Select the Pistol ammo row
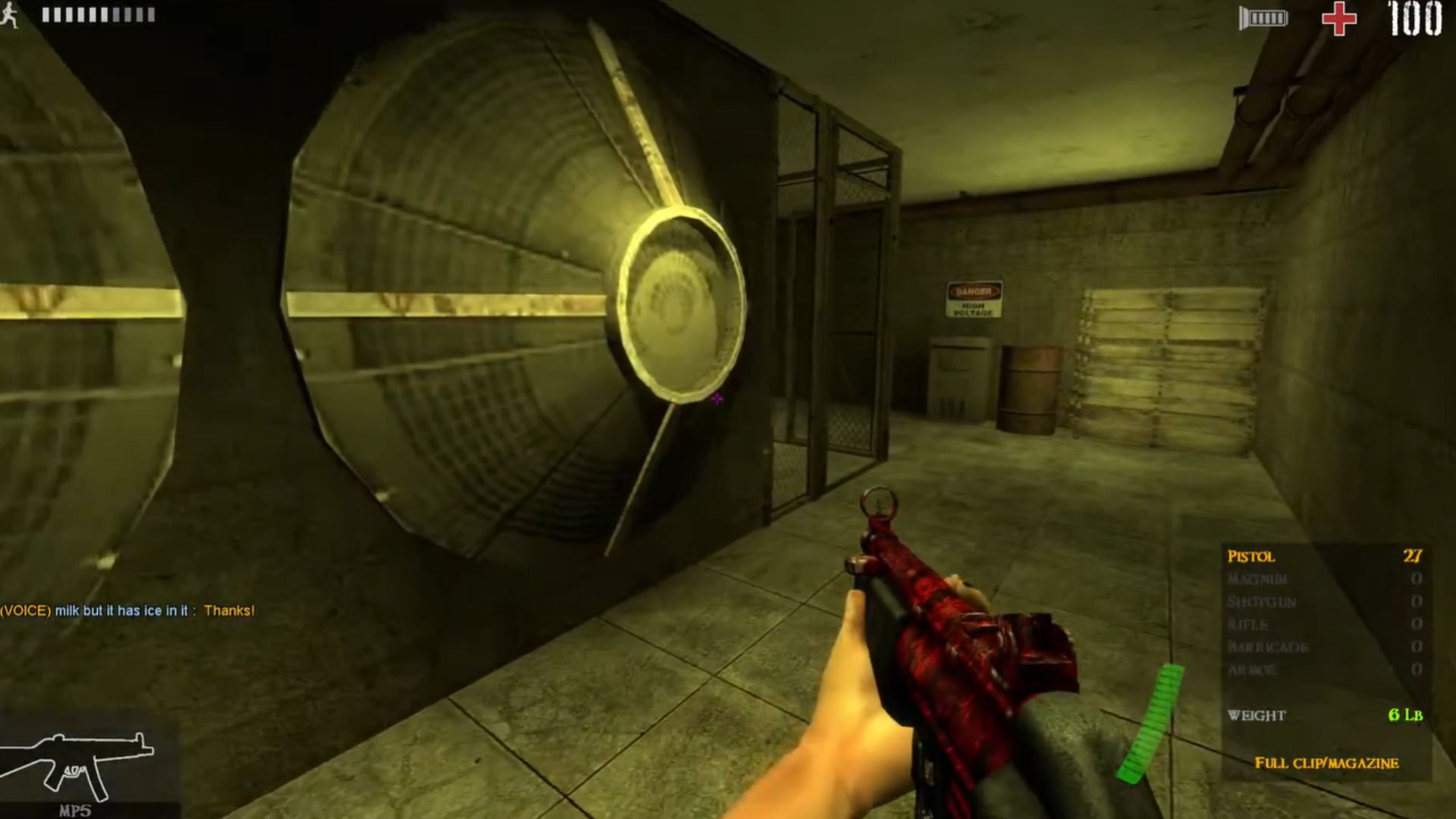Viewport: 1456px width, 819px height. pos(1324,557)
